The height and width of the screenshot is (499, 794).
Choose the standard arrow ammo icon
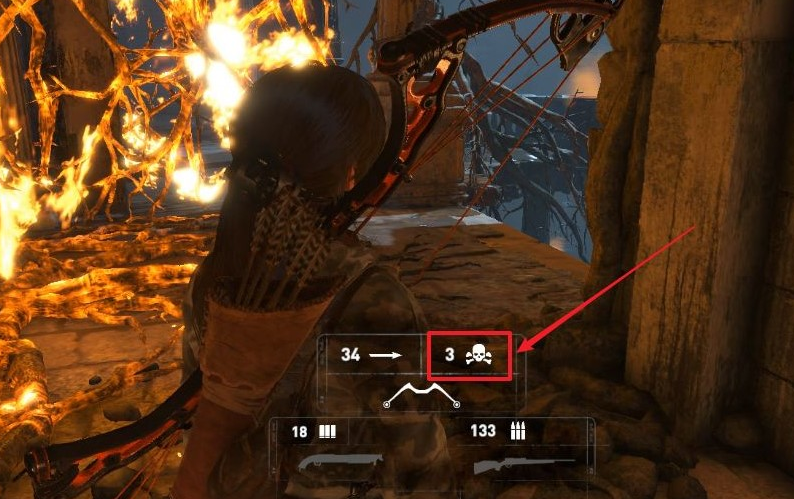pyautogui.click(x=384, y=355)
